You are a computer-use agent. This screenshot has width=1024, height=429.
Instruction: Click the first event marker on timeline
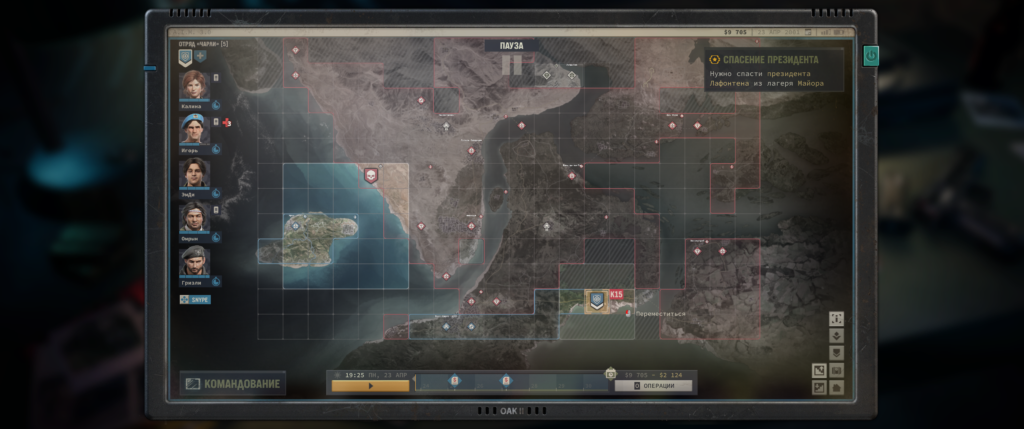click(x=455, y=381)
